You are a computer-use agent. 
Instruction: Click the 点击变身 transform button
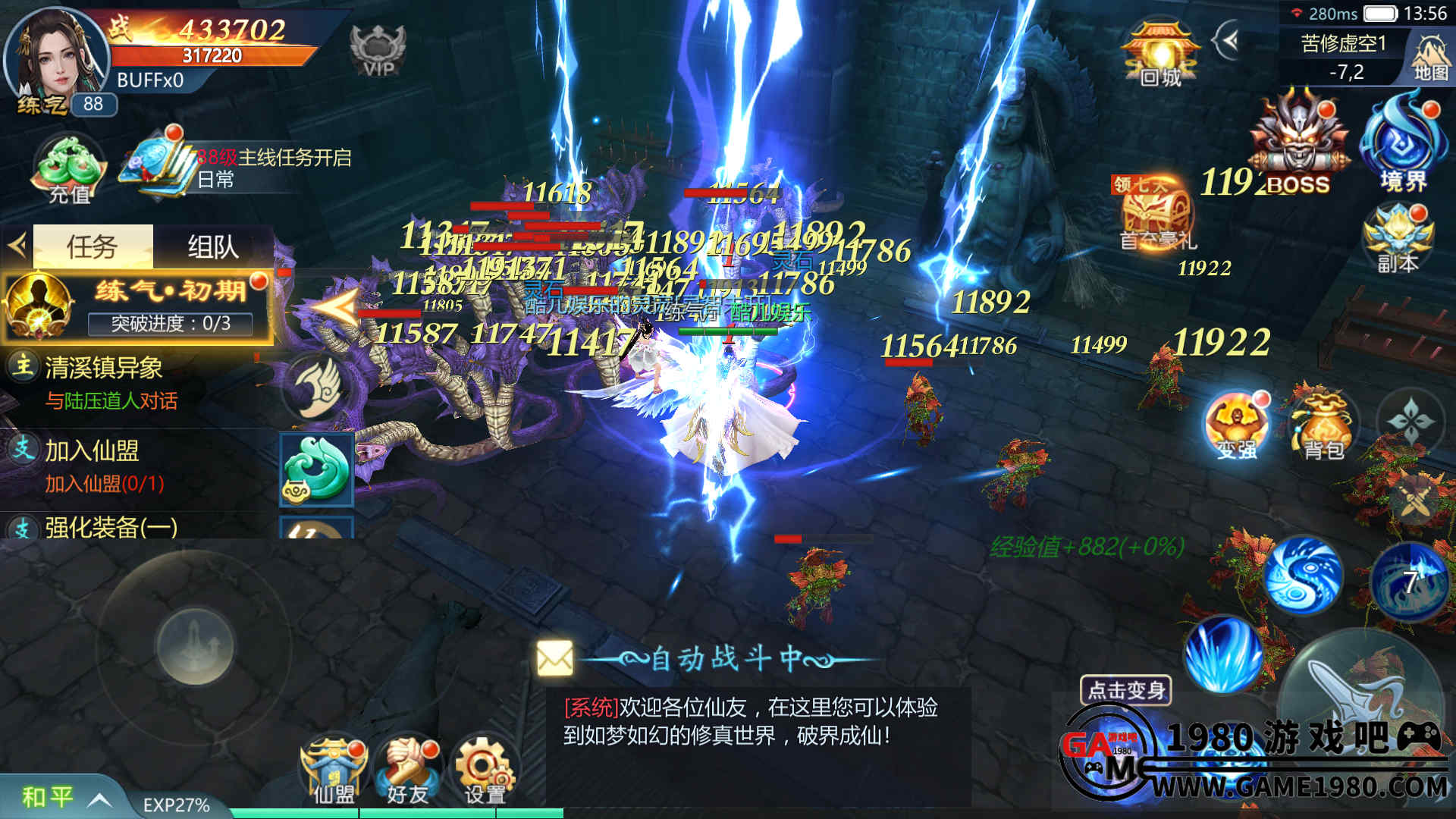pos(1126,690)
